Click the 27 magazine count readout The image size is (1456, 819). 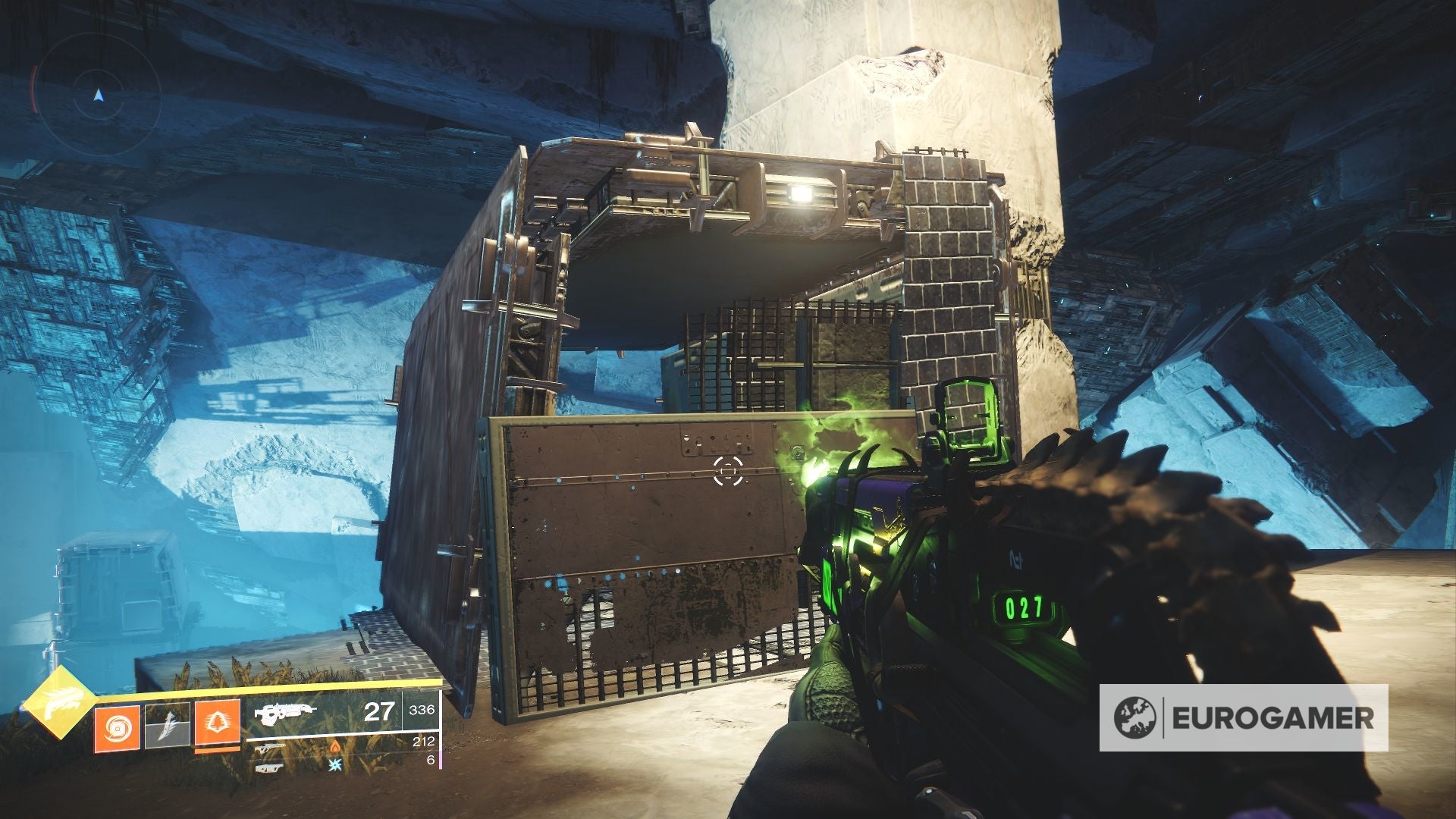pyautogui.click(x=378, y=713)
